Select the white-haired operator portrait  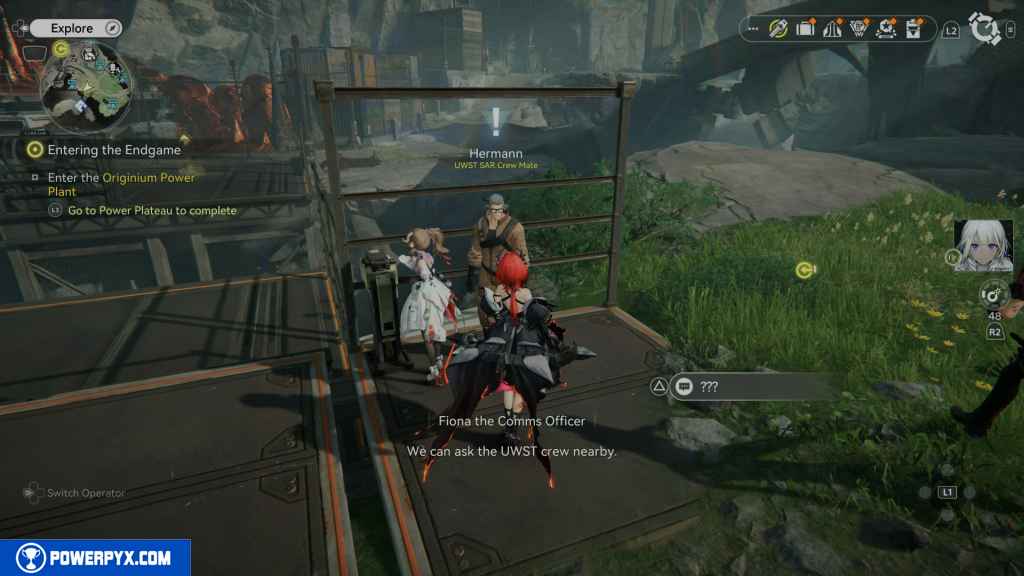[x=983, y=246]
